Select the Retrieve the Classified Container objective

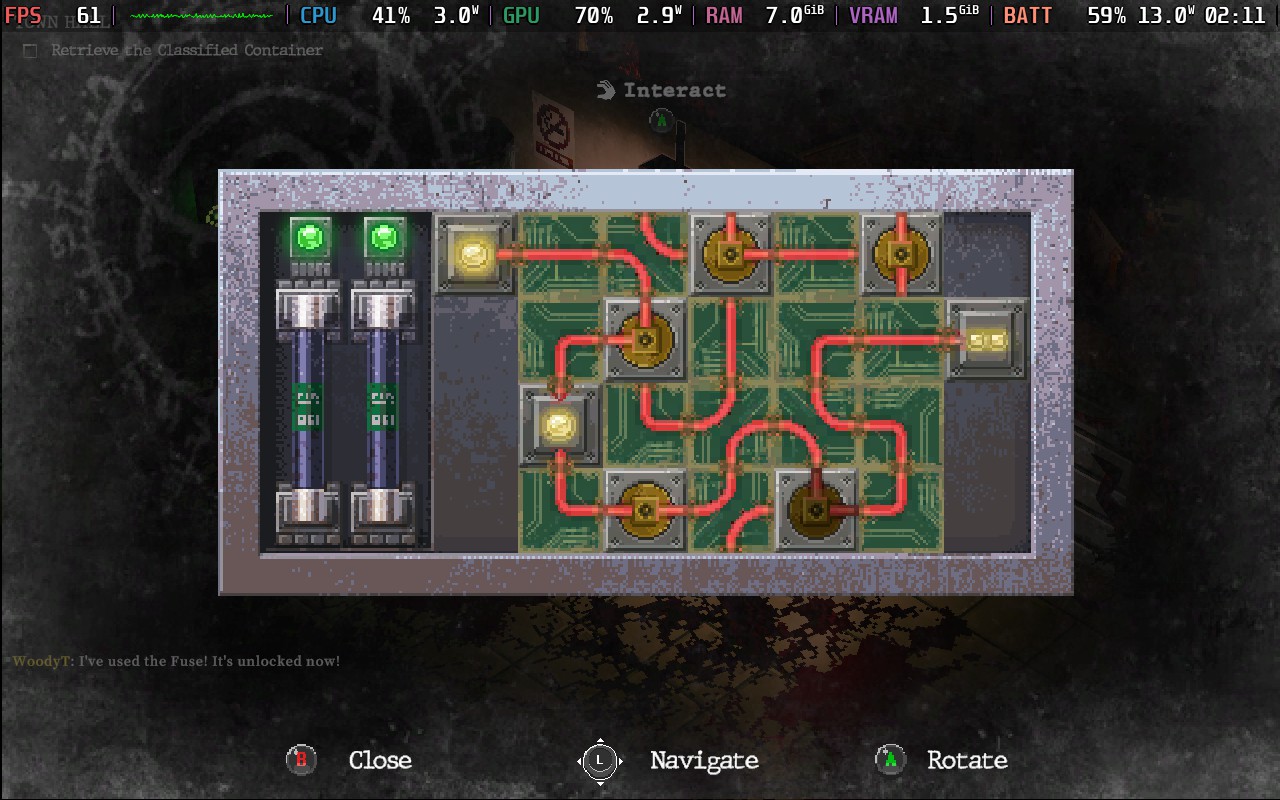point(187,50)
